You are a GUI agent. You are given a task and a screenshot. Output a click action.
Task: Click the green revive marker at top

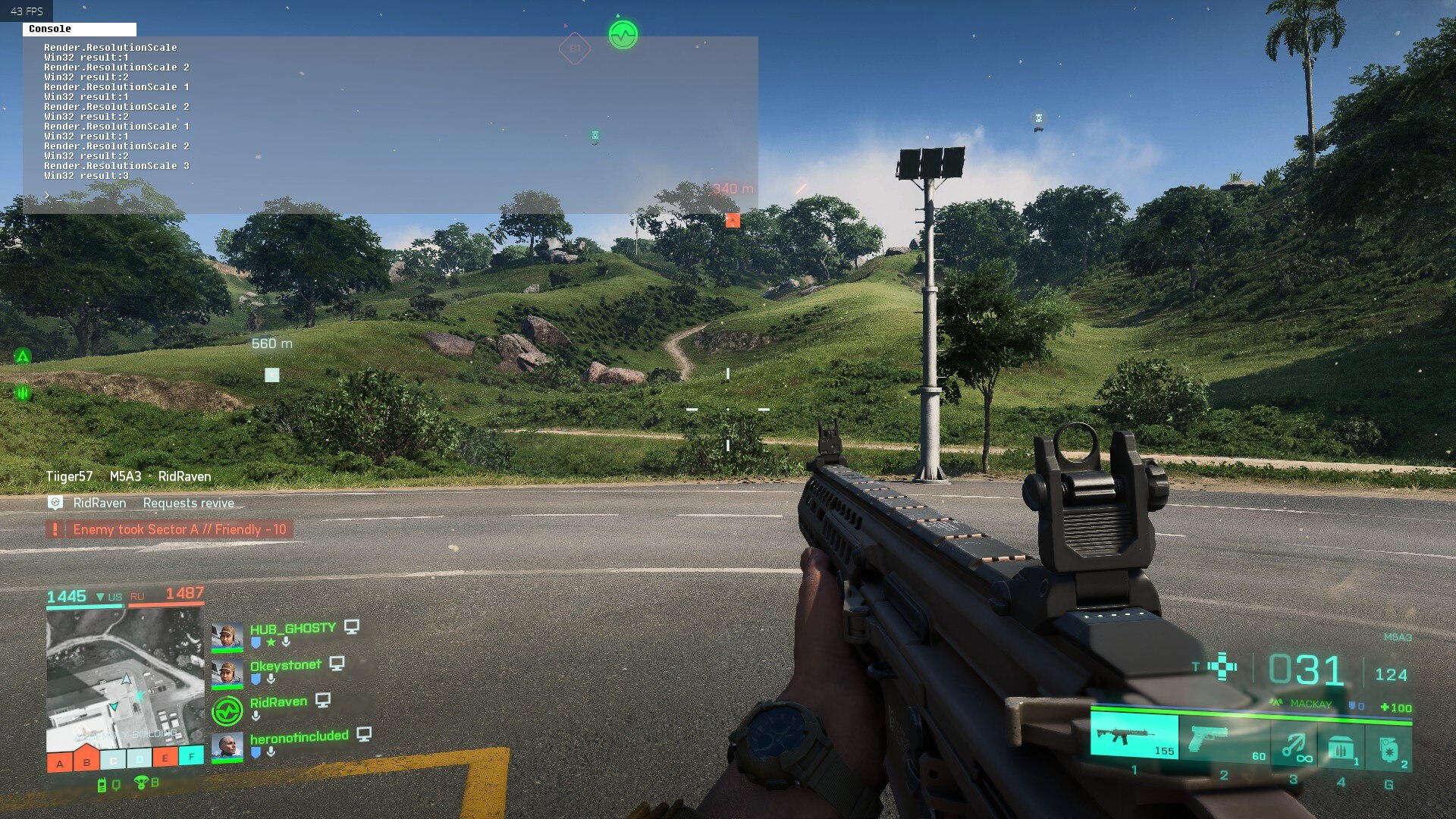coord(623,35)
